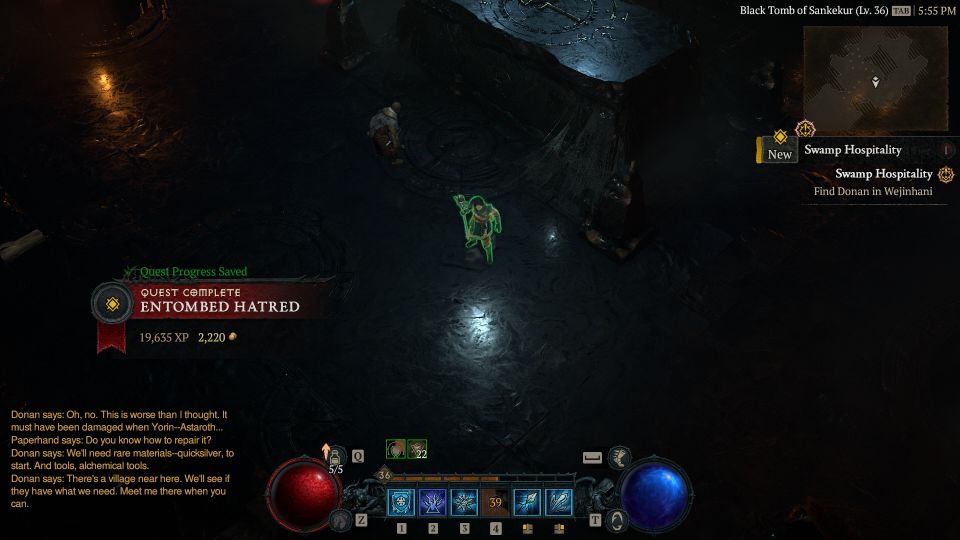Image resolution: width=960 pixels, height=540 pixels.
Task: Open the minimap in the corner
Action: click(x=875, y=78)
